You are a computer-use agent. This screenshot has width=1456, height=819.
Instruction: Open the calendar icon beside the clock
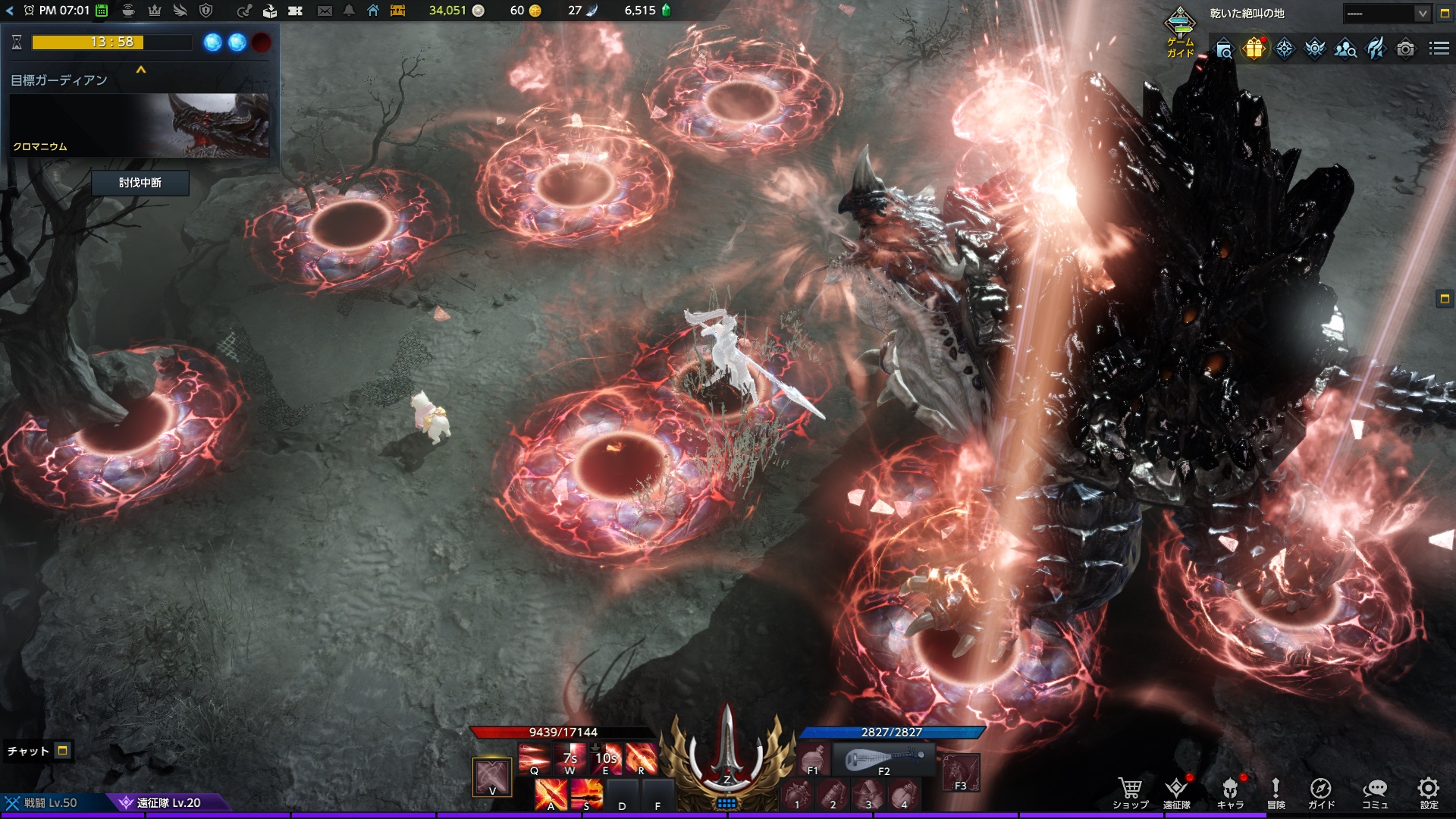[102, 11]
